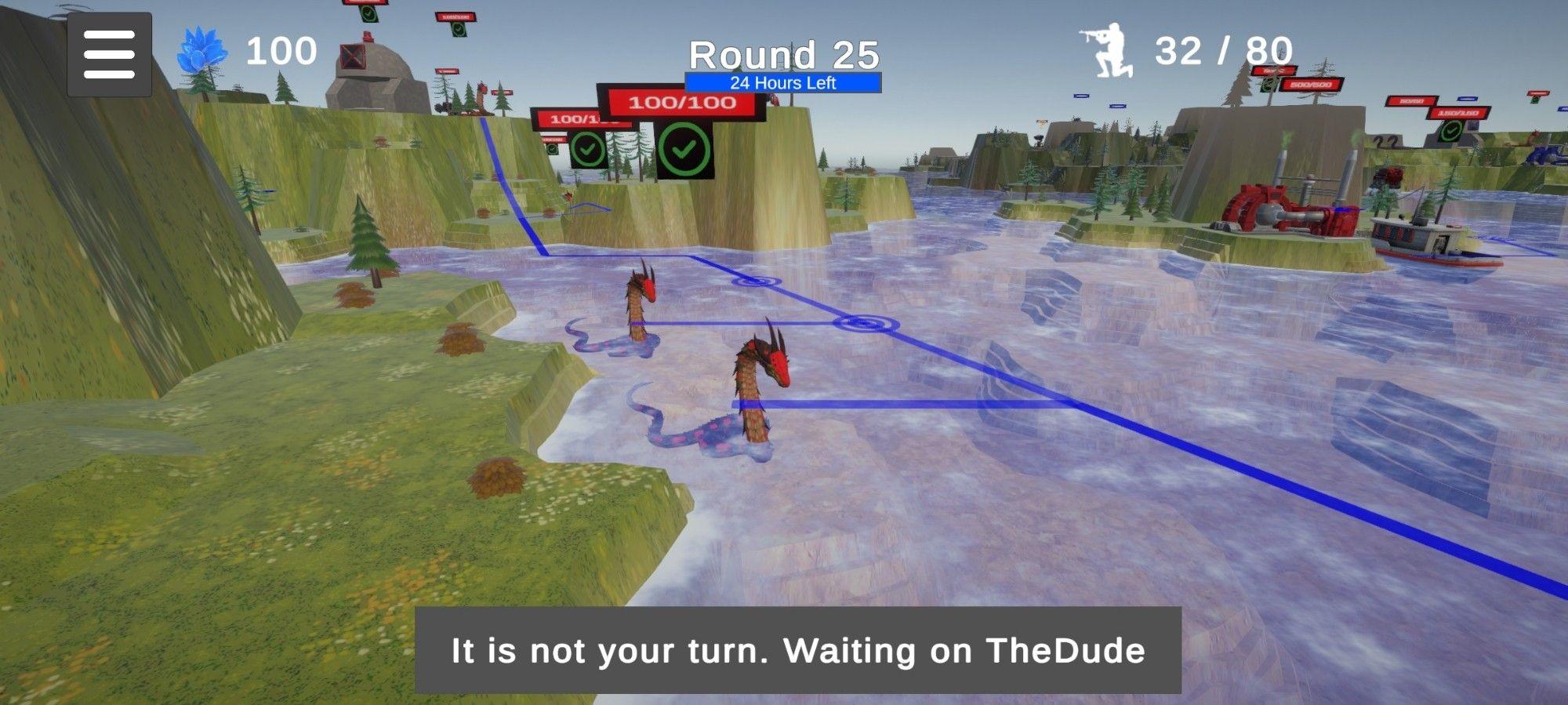Click the red crate marker on the dome building

(354, 57)
